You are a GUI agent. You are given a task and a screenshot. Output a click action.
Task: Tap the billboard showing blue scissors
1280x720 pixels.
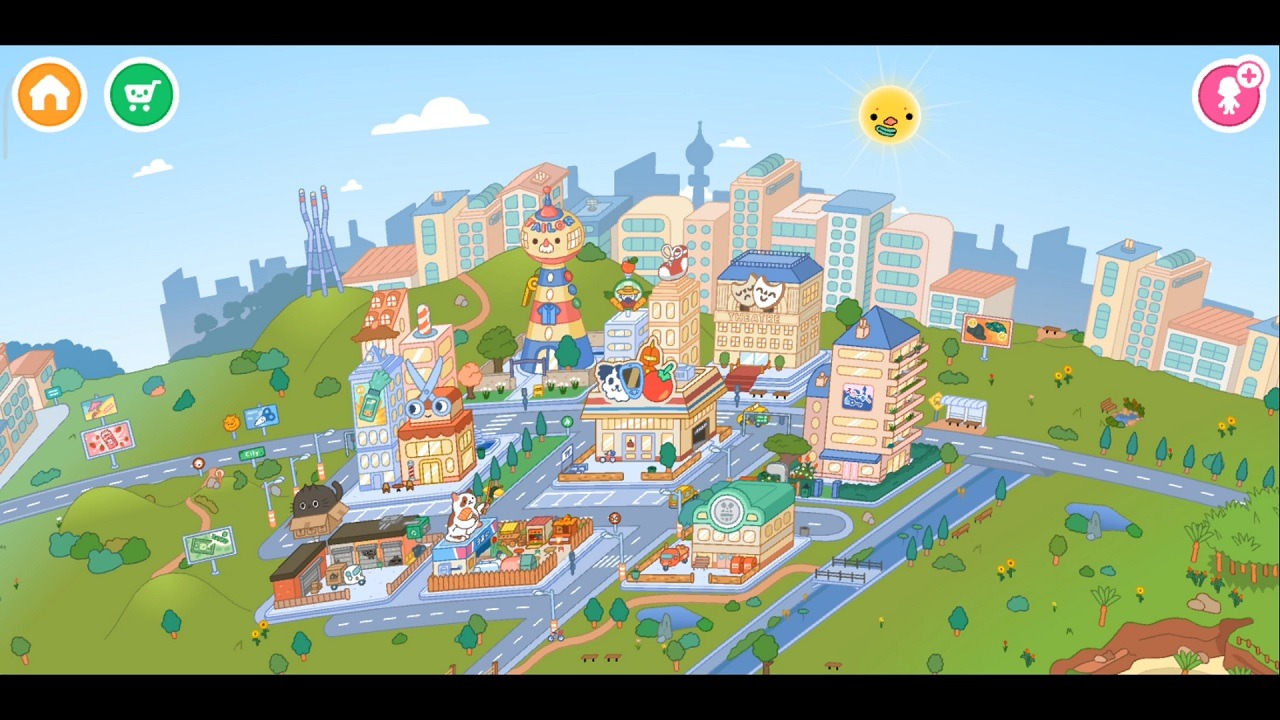262,416
